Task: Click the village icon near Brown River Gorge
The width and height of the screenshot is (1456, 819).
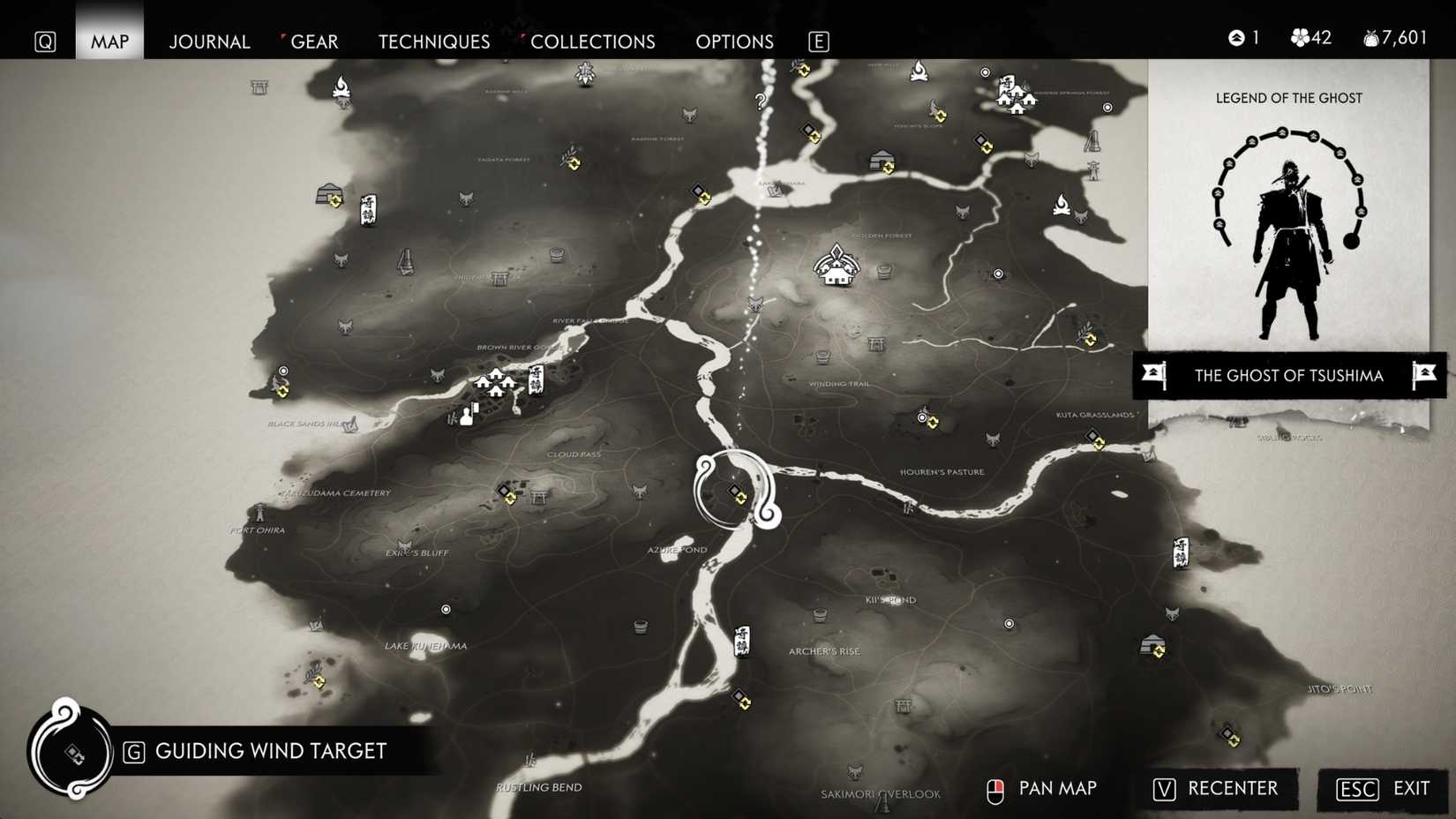Action: [494, 383]
